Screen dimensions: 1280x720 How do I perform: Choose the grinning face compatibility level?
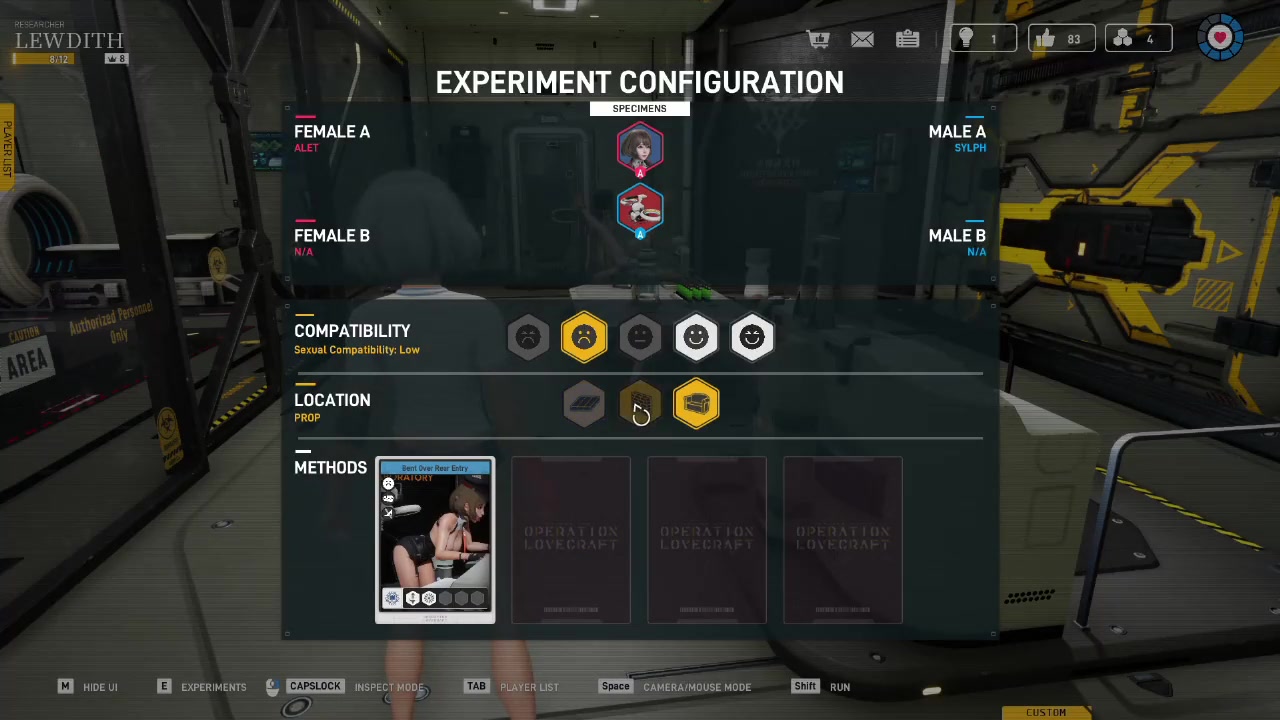click(x=752, y=338)
